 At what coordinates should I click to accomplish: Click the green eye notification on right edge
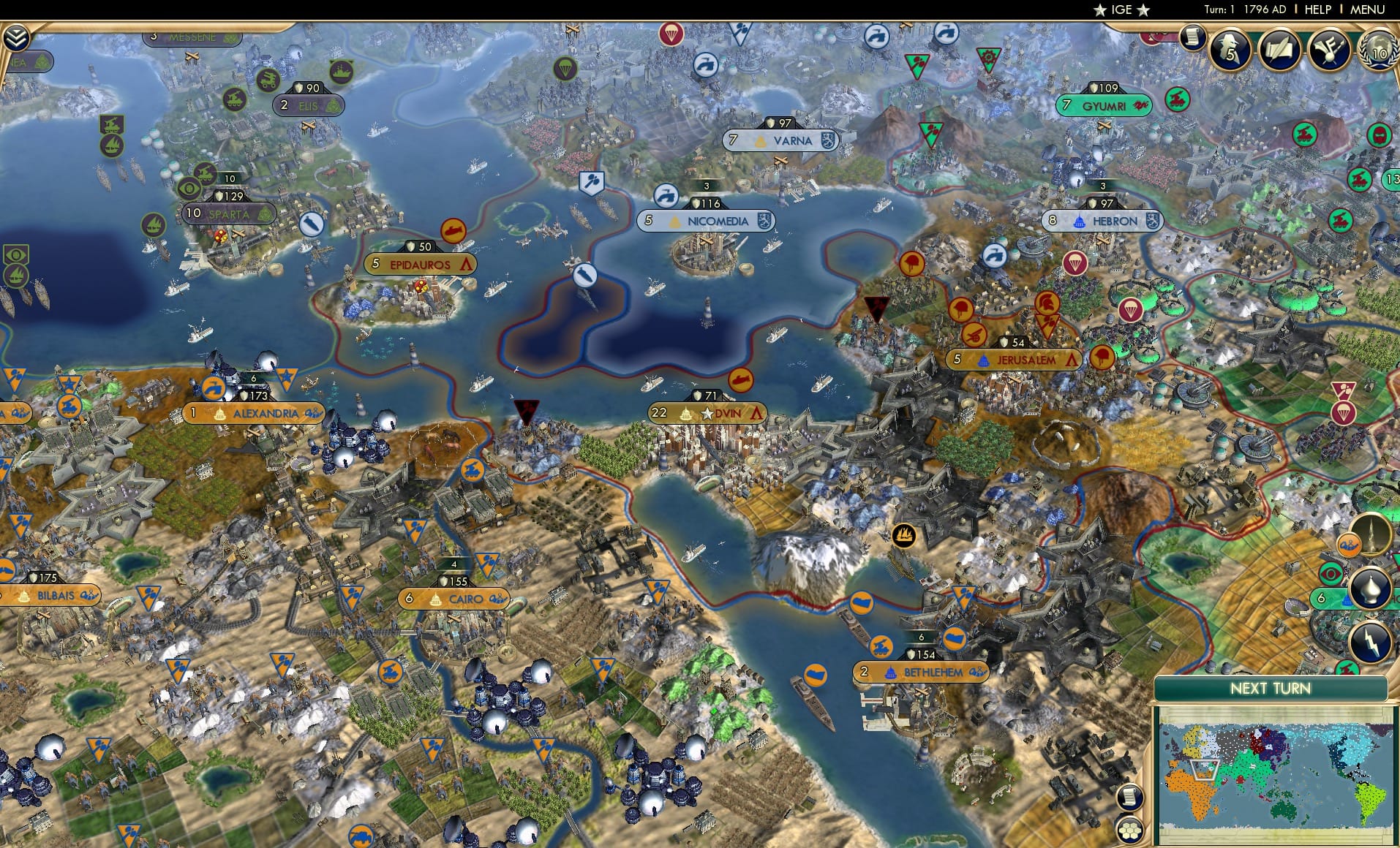[x=1331, y=574]
